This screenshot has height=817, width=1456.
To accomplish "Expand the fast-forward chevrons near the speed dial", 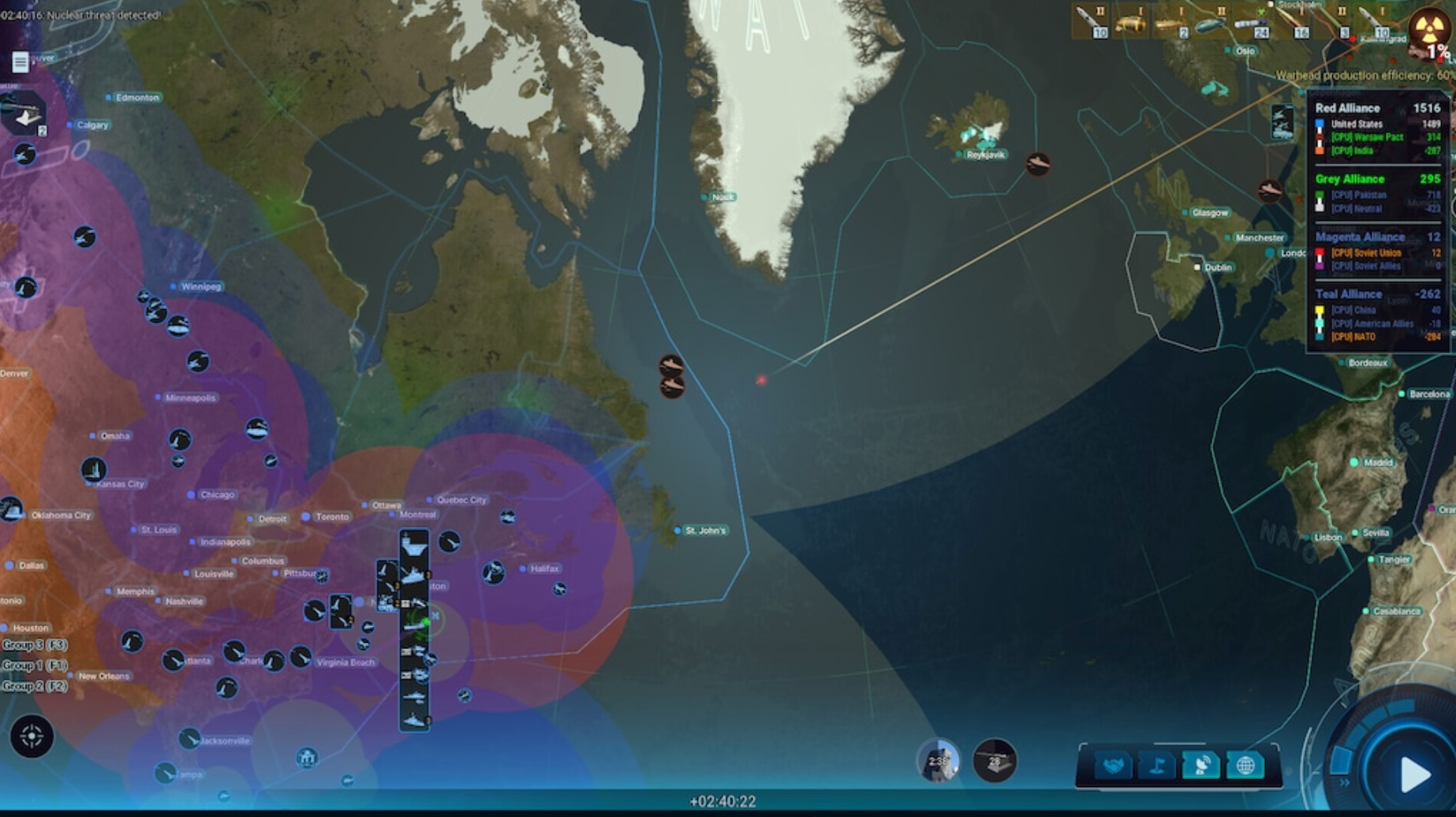I will click(x=1344, y=783).
